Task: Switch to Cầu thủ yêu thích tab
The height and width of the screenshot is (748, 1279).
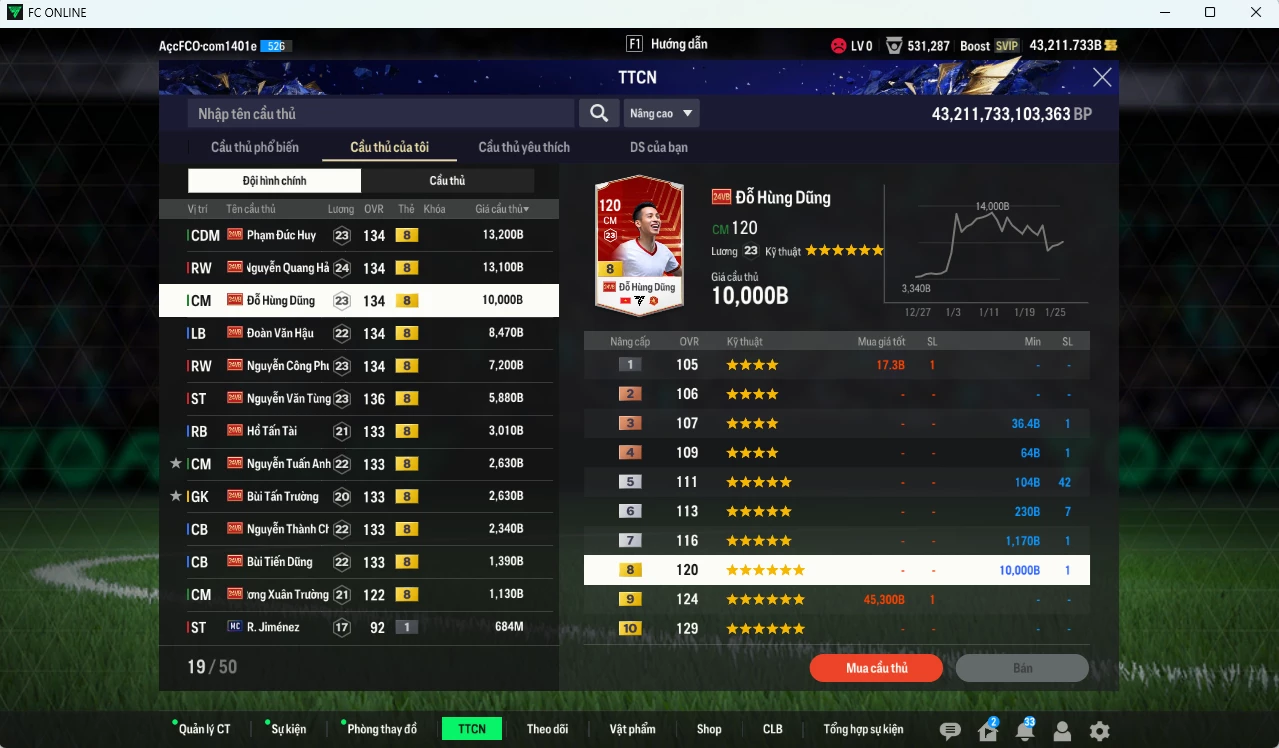Action: pos(524,147)
